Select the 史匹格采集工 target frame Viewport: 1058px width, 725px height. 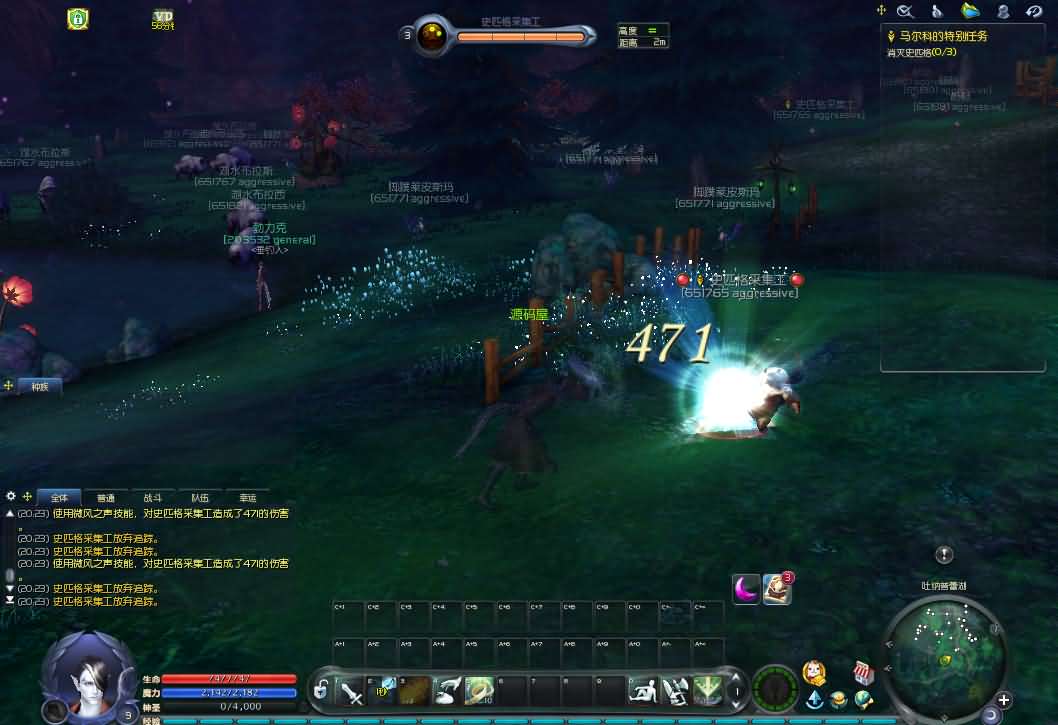[520, 37]
